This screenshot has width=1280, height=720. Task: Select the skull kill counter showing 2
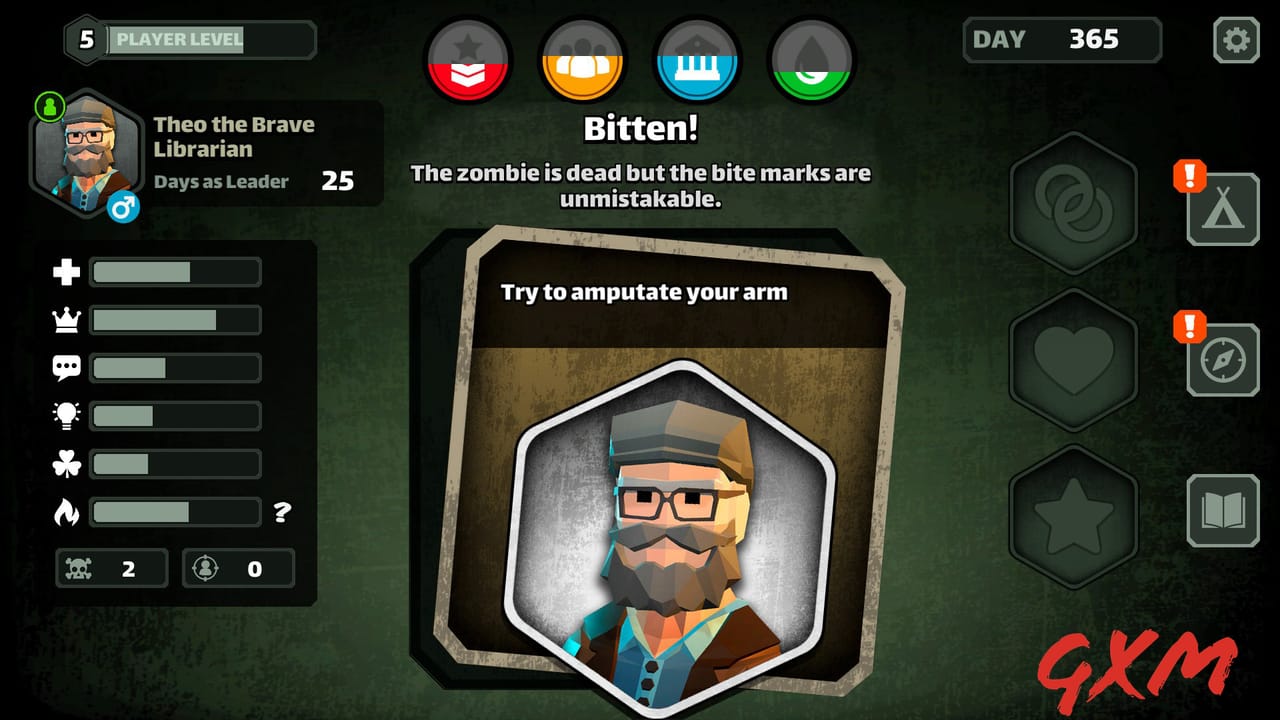point(110,568)
